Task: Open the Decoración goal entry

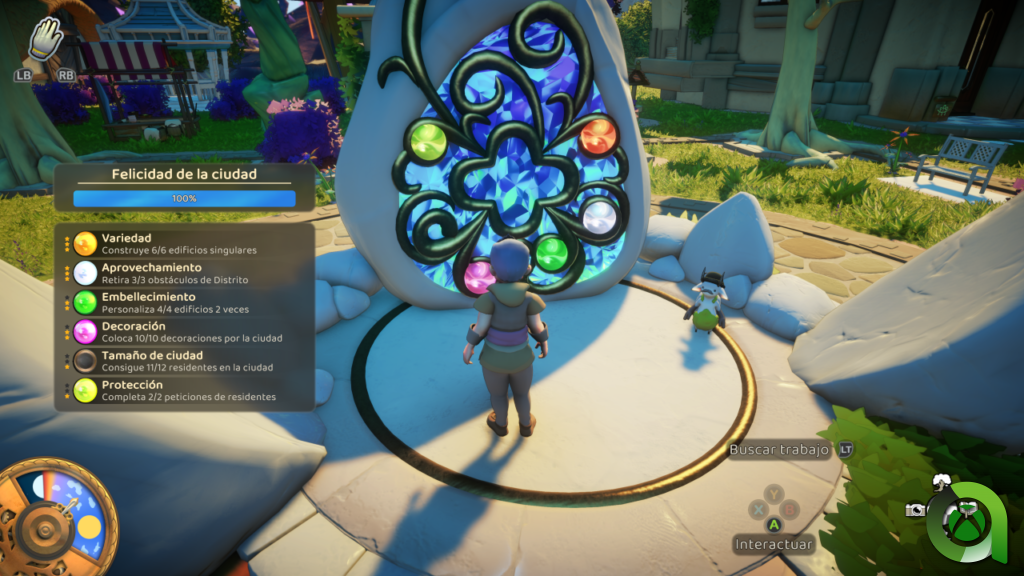Action: [180, 331]
